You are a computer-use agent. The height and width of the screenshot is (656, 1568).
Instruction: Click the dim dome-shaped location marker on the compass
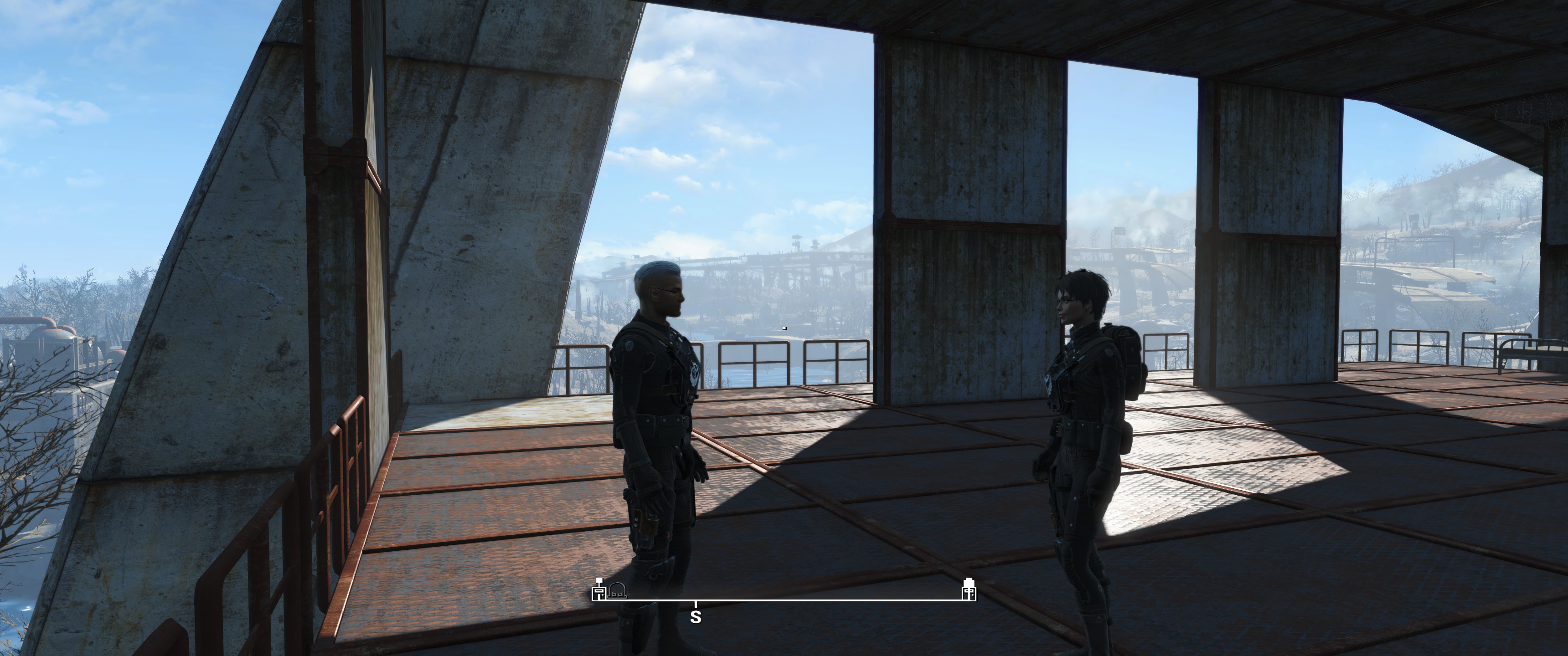pyautogui.click(x=617, y=590)
